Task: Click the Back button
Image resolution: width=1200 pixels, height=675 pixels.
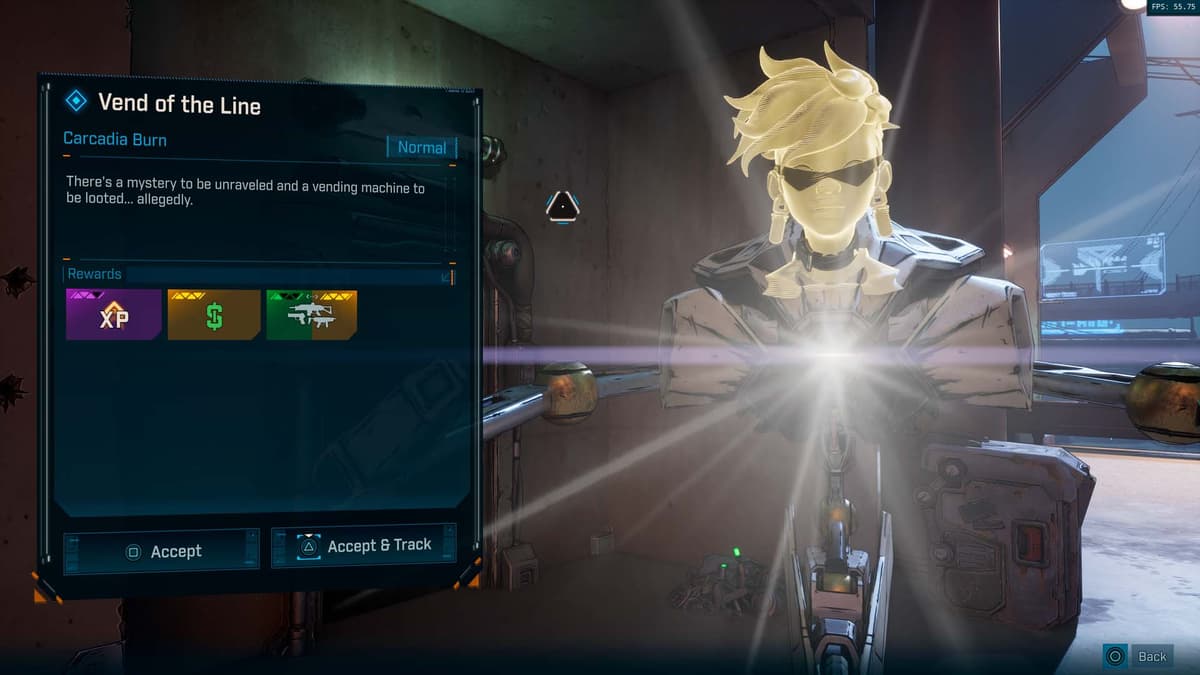Action: coord(1138,656)
